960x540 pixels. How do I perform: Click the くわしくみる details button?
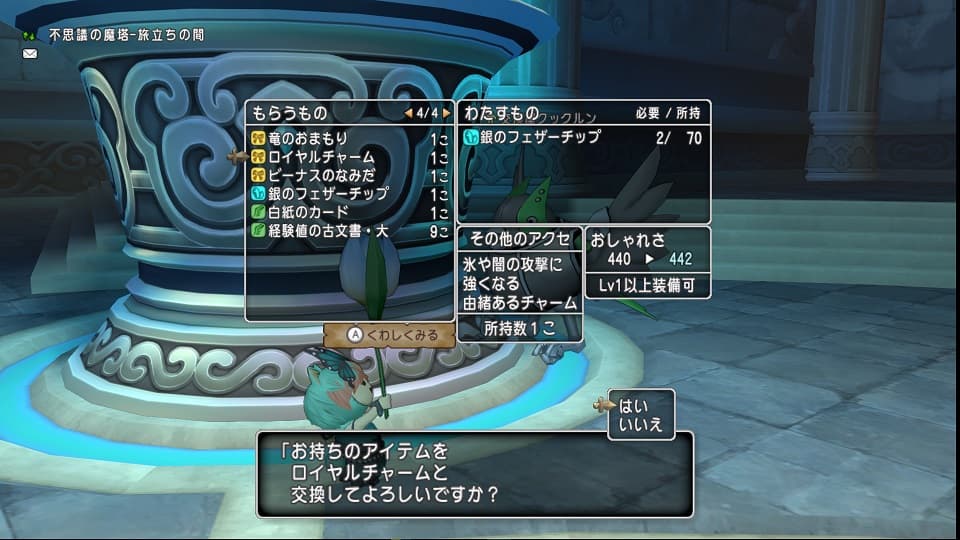coord(391,335)
